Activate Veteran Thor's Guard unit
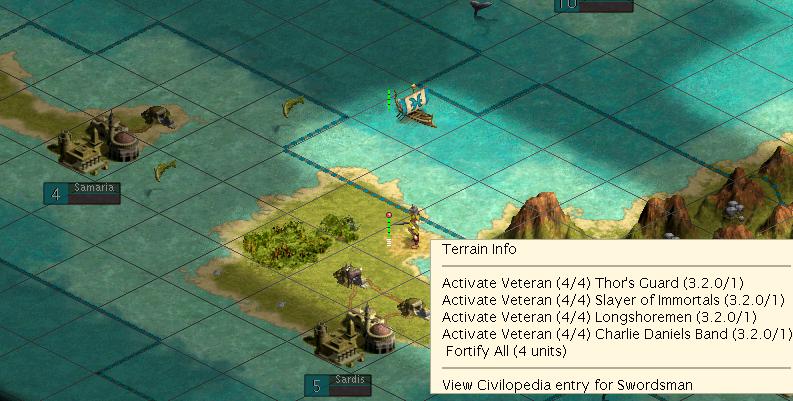The width and height of the screenshot is (793, 401). click(x=592, y=283)
